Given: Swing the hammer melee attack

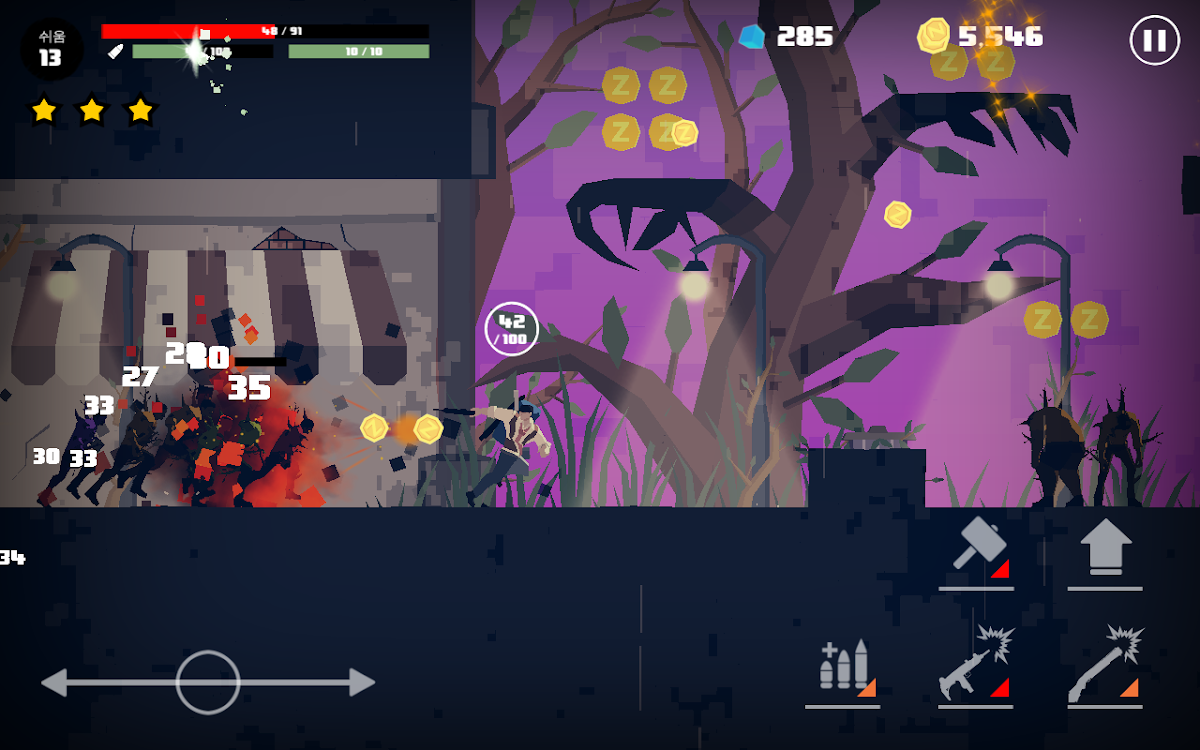Looking at the screenshot, I should coord(975,550).
